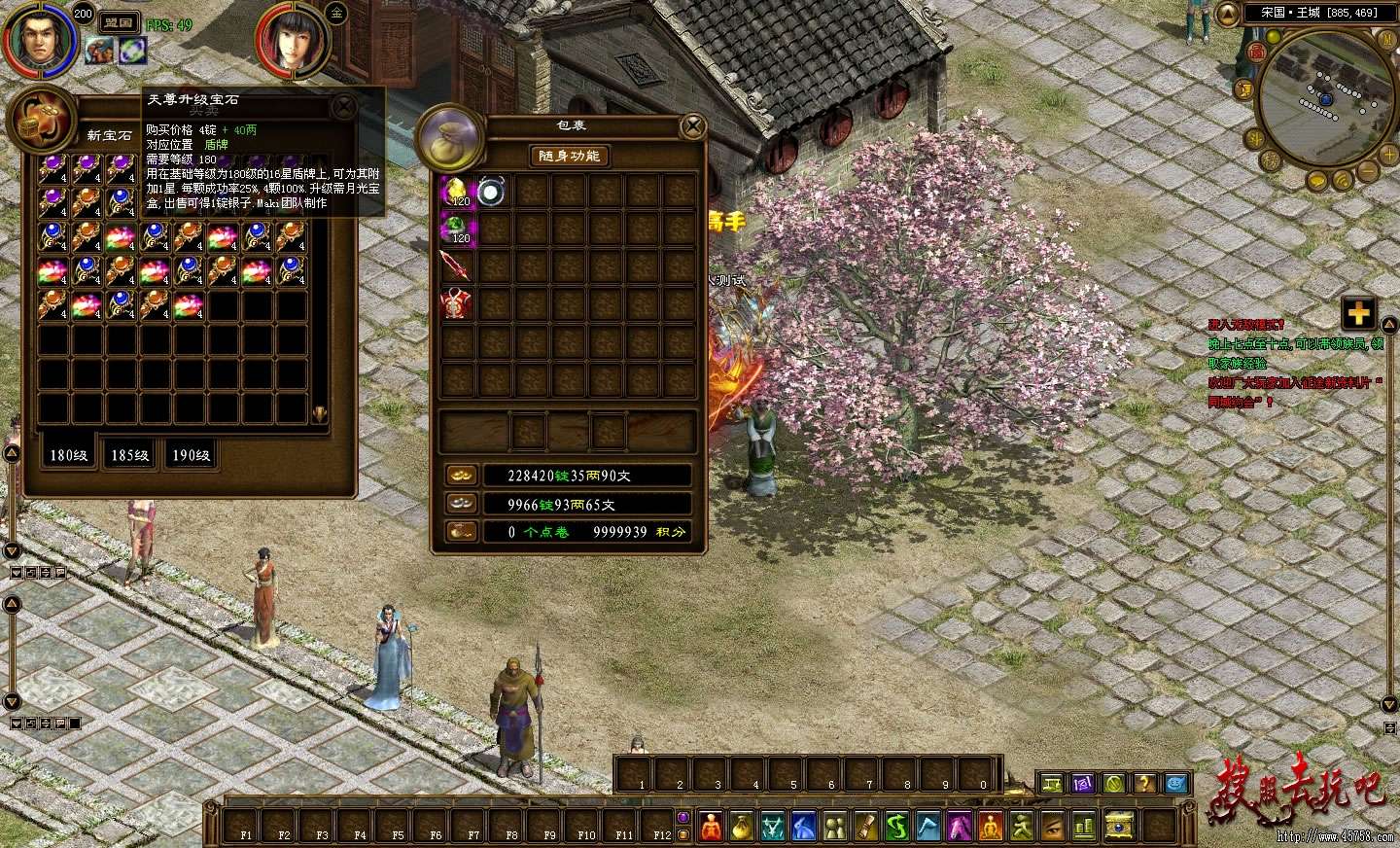Select the 180级 shop tab
The height and width of the screenshot is (848, 1400).
coord(68,455)
